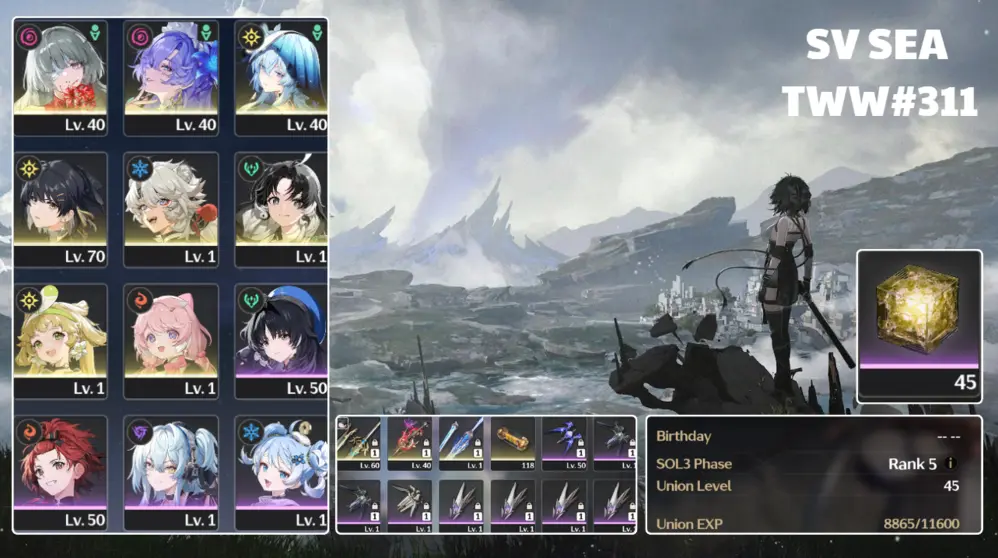Image resolution: width=998 pixels, height=558 pixels.
Task: Select the Lv. 60 gold sword weapon slot
Action: tap(360, 444)
